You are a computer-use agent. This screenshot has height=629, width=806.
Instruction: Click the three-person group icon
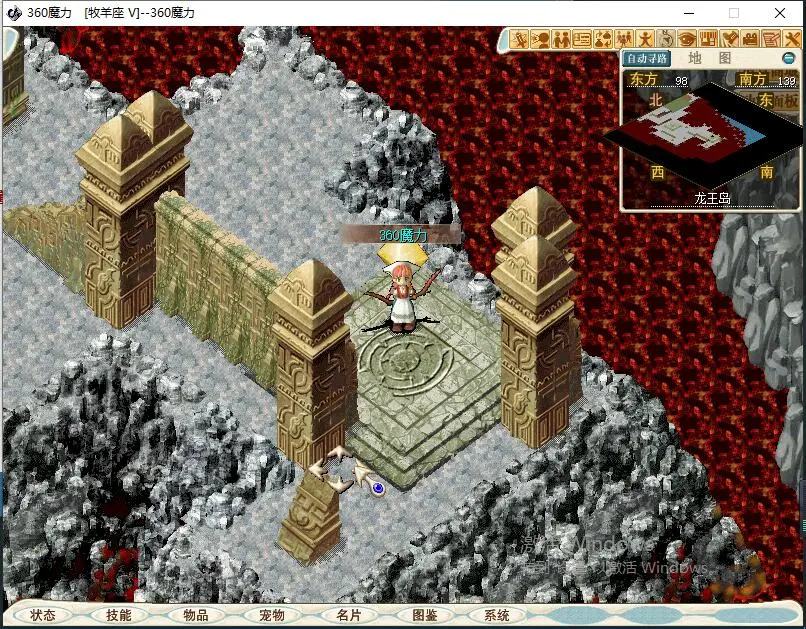[x=624, y=40]
